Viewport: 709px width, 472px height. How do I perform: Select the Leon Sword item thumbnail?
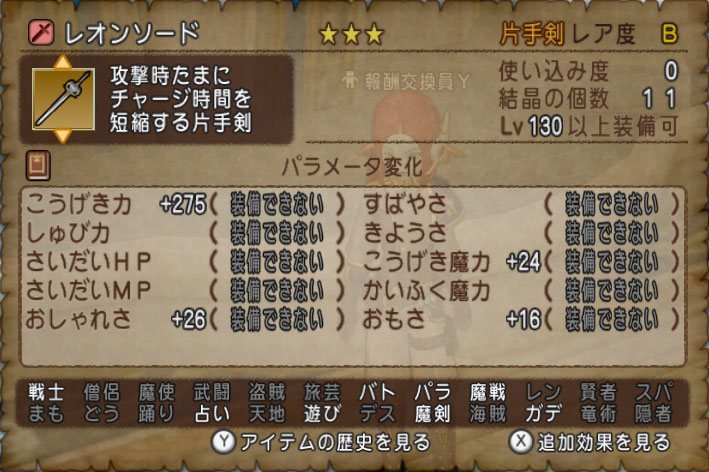point(62,99)
